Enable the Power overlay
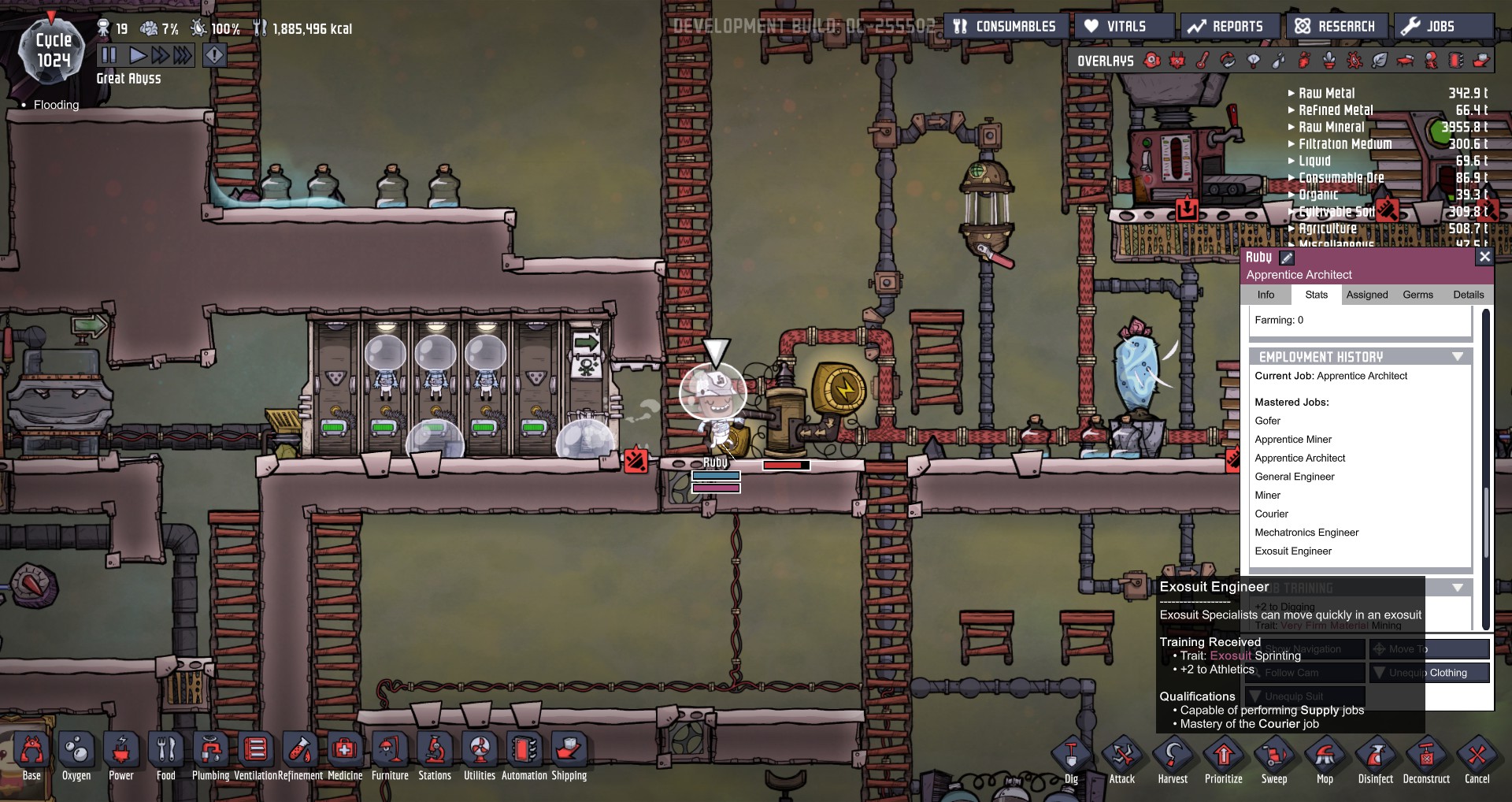 pyautogui.click(x=1179, y=61)
